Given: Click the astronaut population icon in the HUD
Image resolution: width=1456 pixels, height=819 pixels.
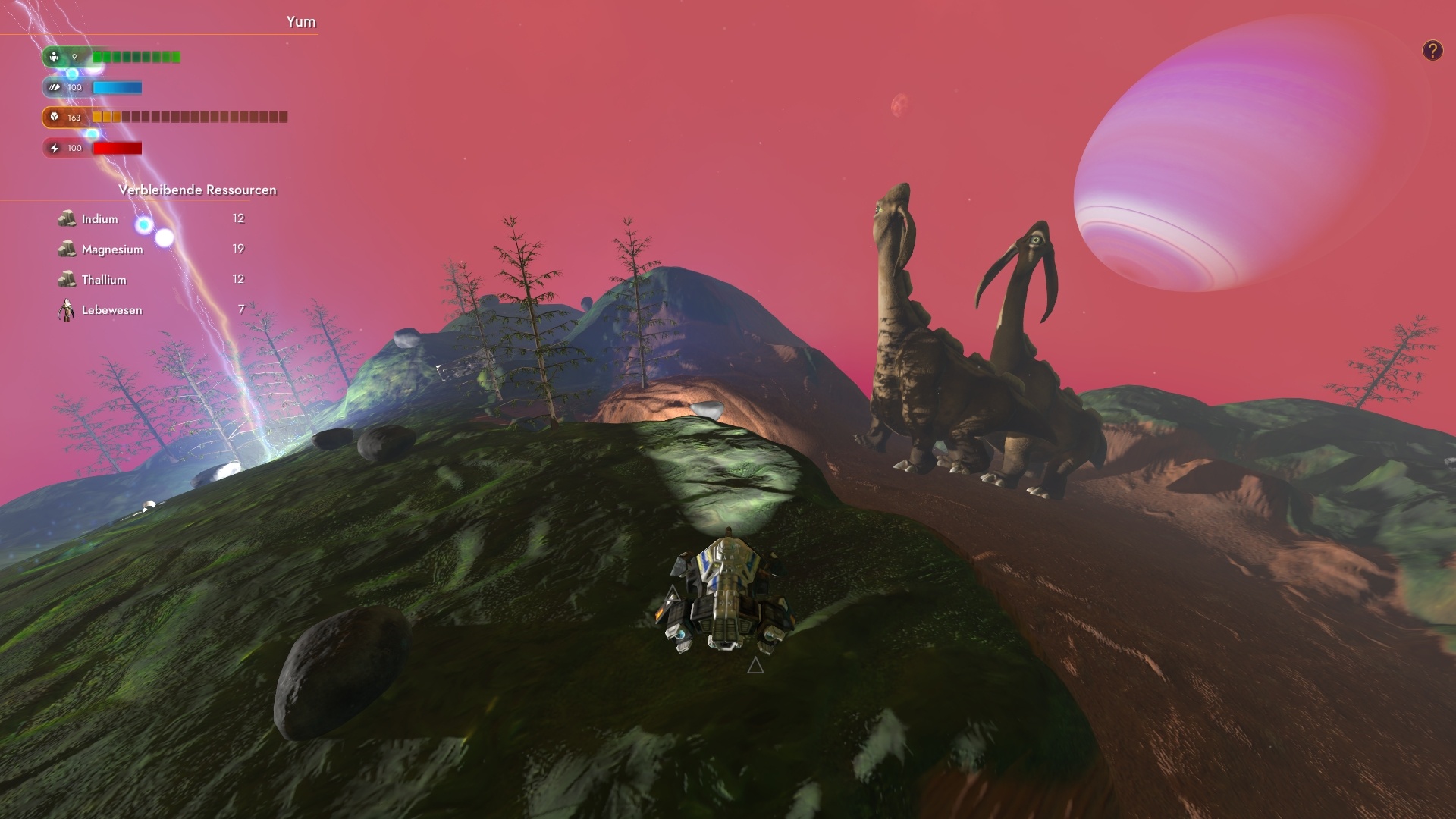Looking at the screenshot, I should pos(53,56).
